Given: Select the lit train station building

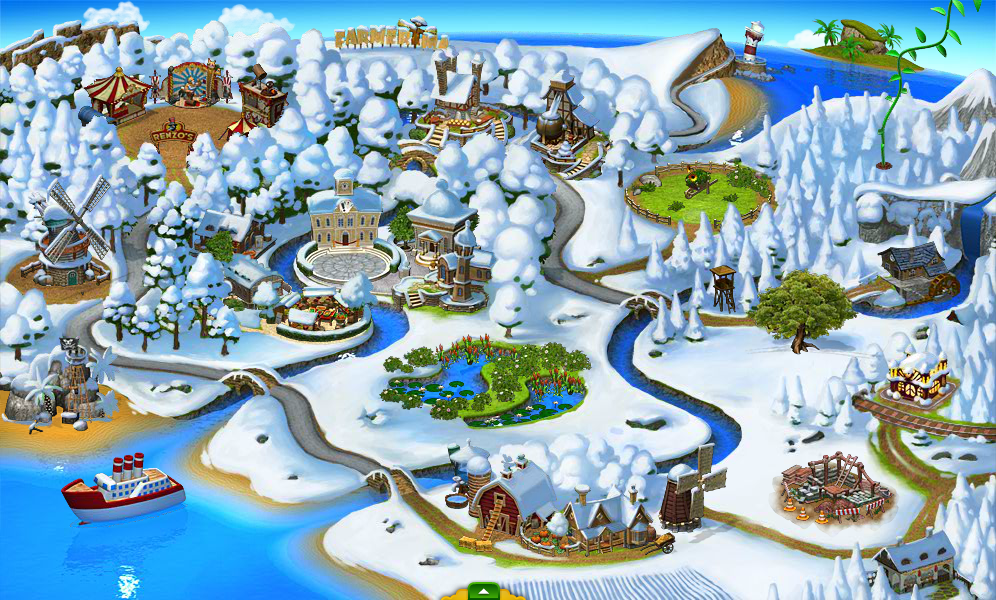Looking at the screenshot, I should click(917, 376).
